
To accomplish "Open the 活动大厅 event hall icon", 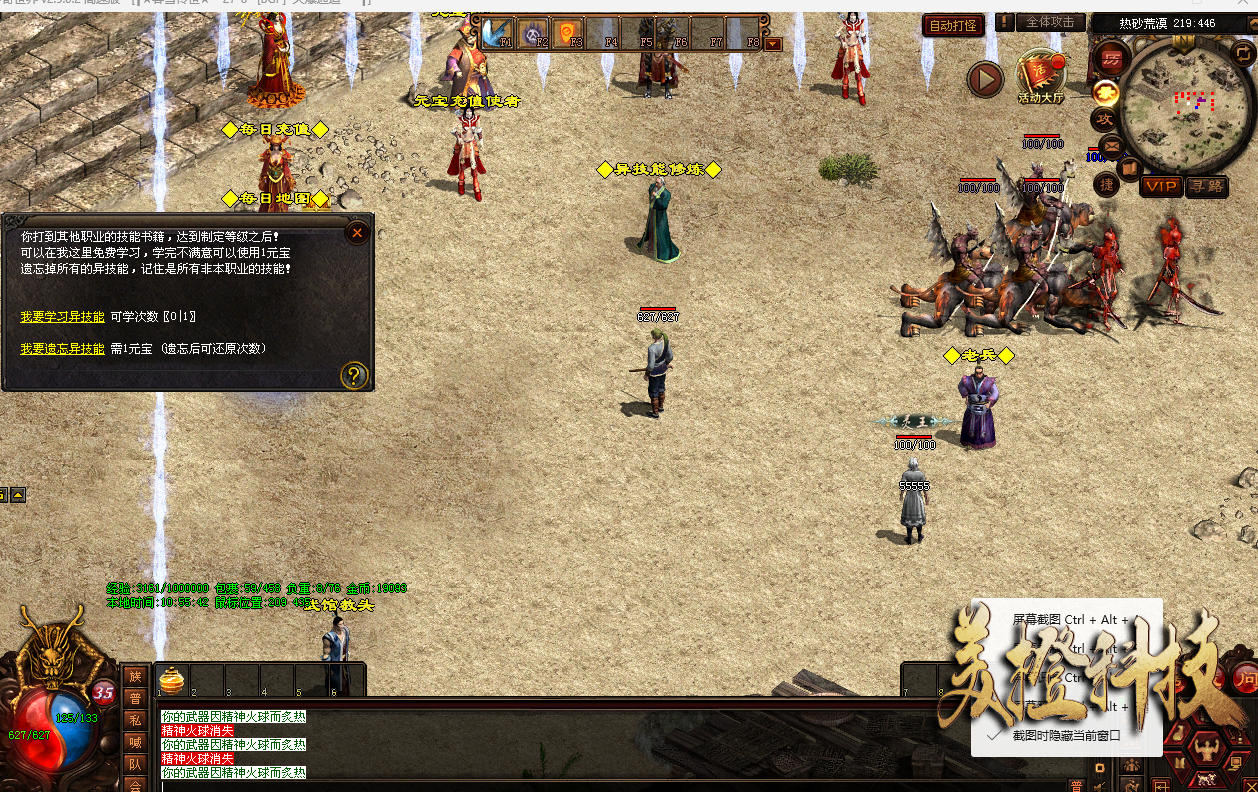I will (x=1040, y=75).
